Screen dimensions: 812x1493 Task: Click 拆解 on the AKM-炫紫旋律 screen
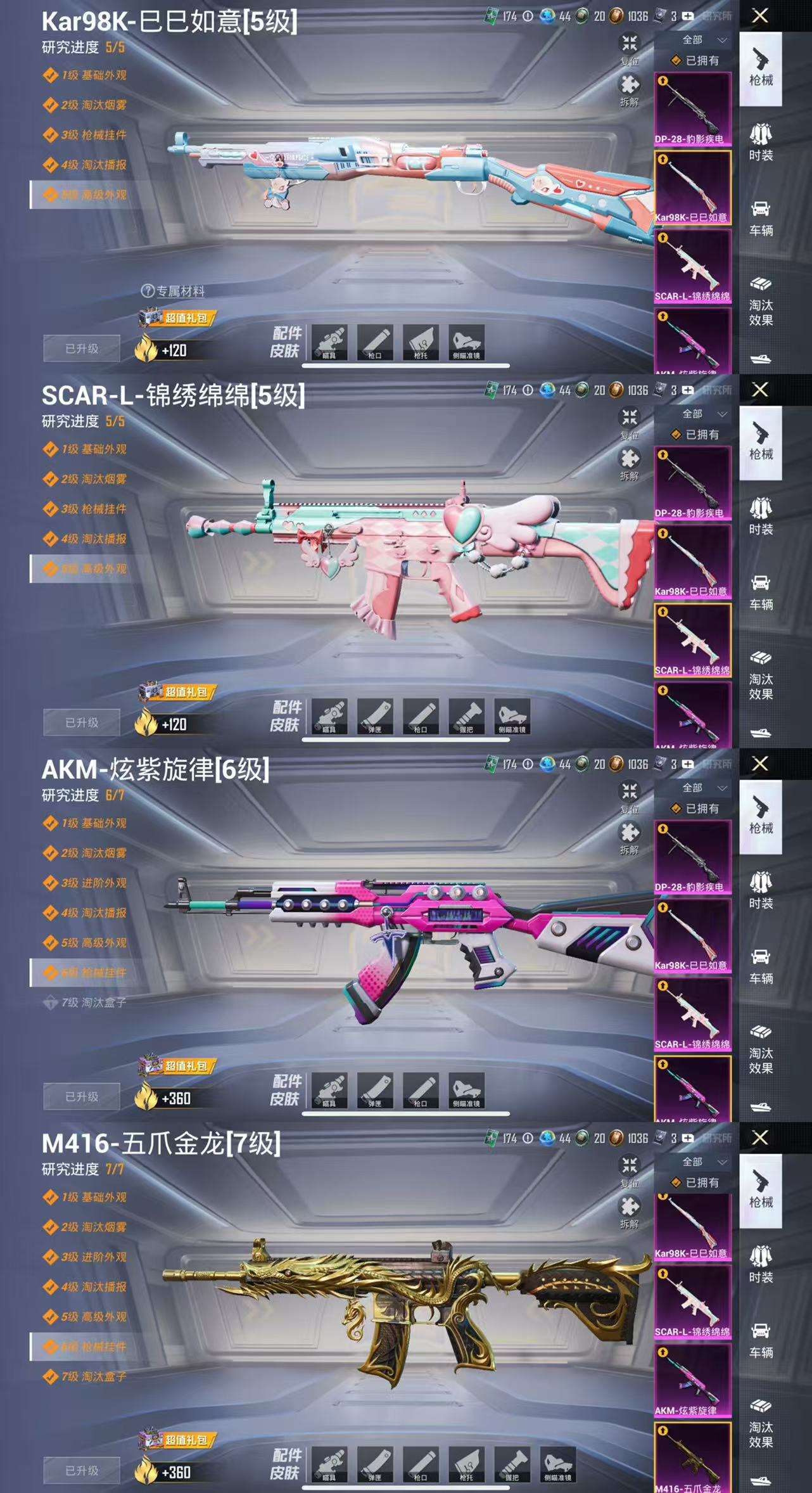[629, 836]
